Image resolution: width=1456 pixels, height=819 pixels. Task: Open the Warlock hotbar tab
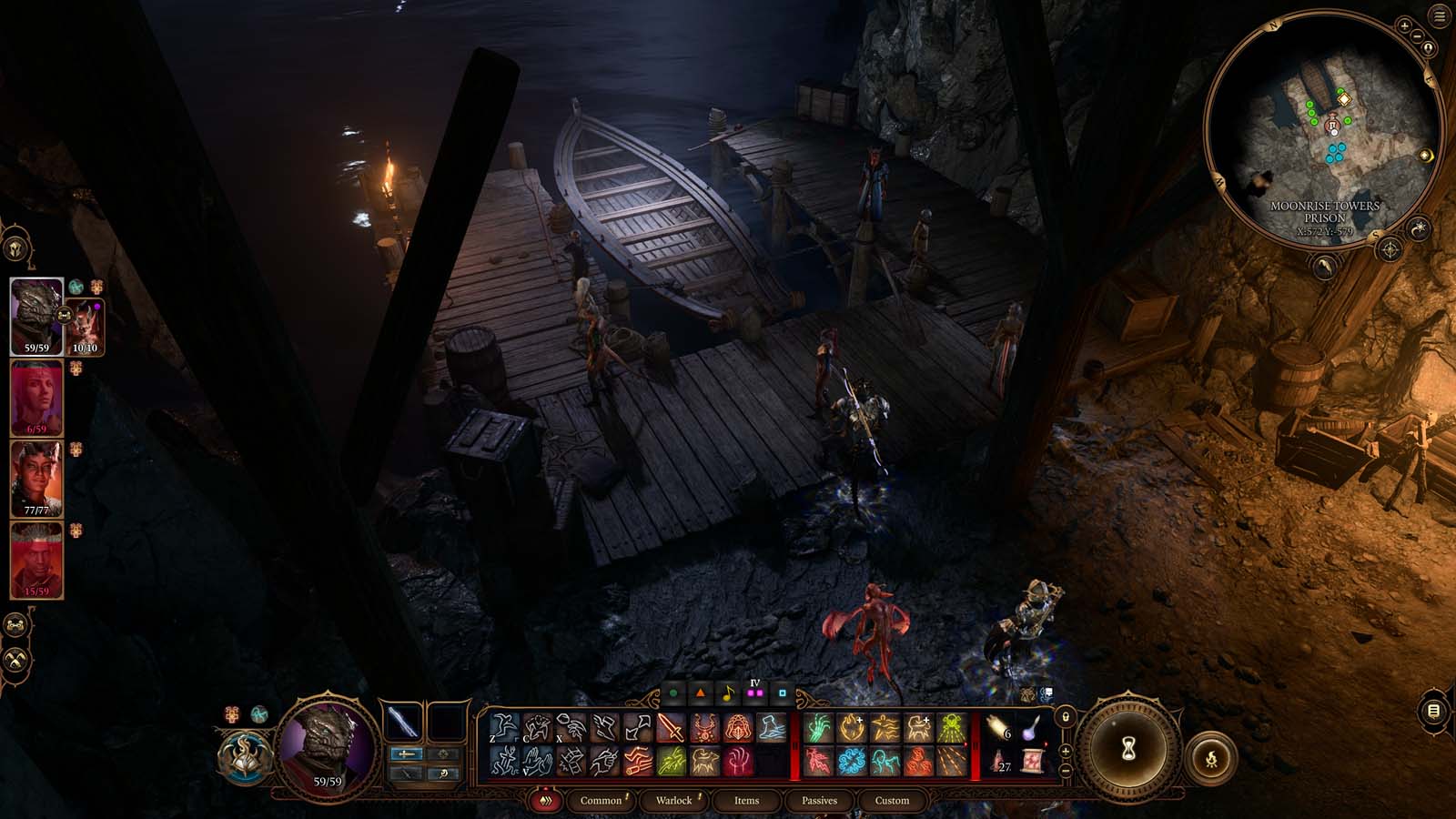(674, 801)
